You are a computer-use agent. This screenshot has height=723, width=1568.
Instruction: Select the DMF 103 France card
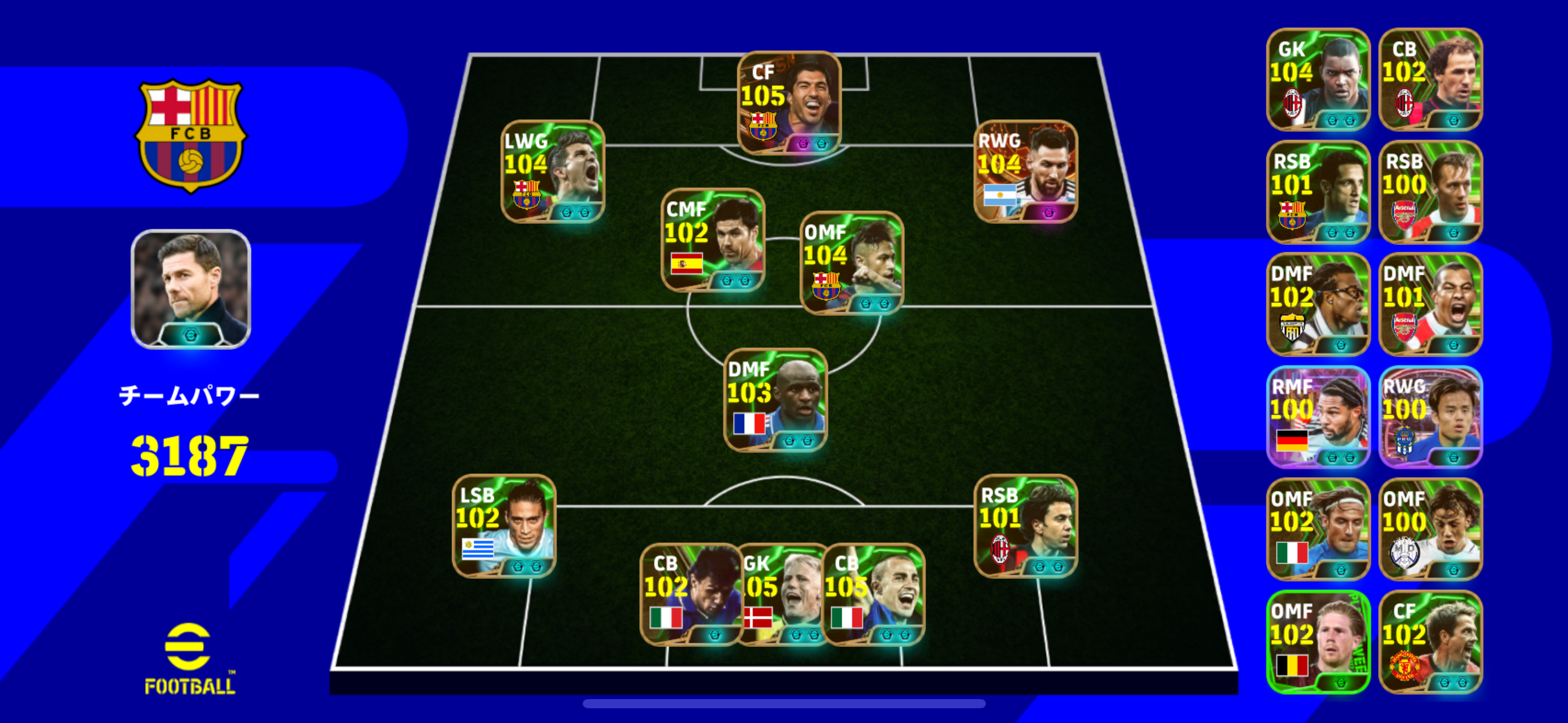[x=775, y=400]
